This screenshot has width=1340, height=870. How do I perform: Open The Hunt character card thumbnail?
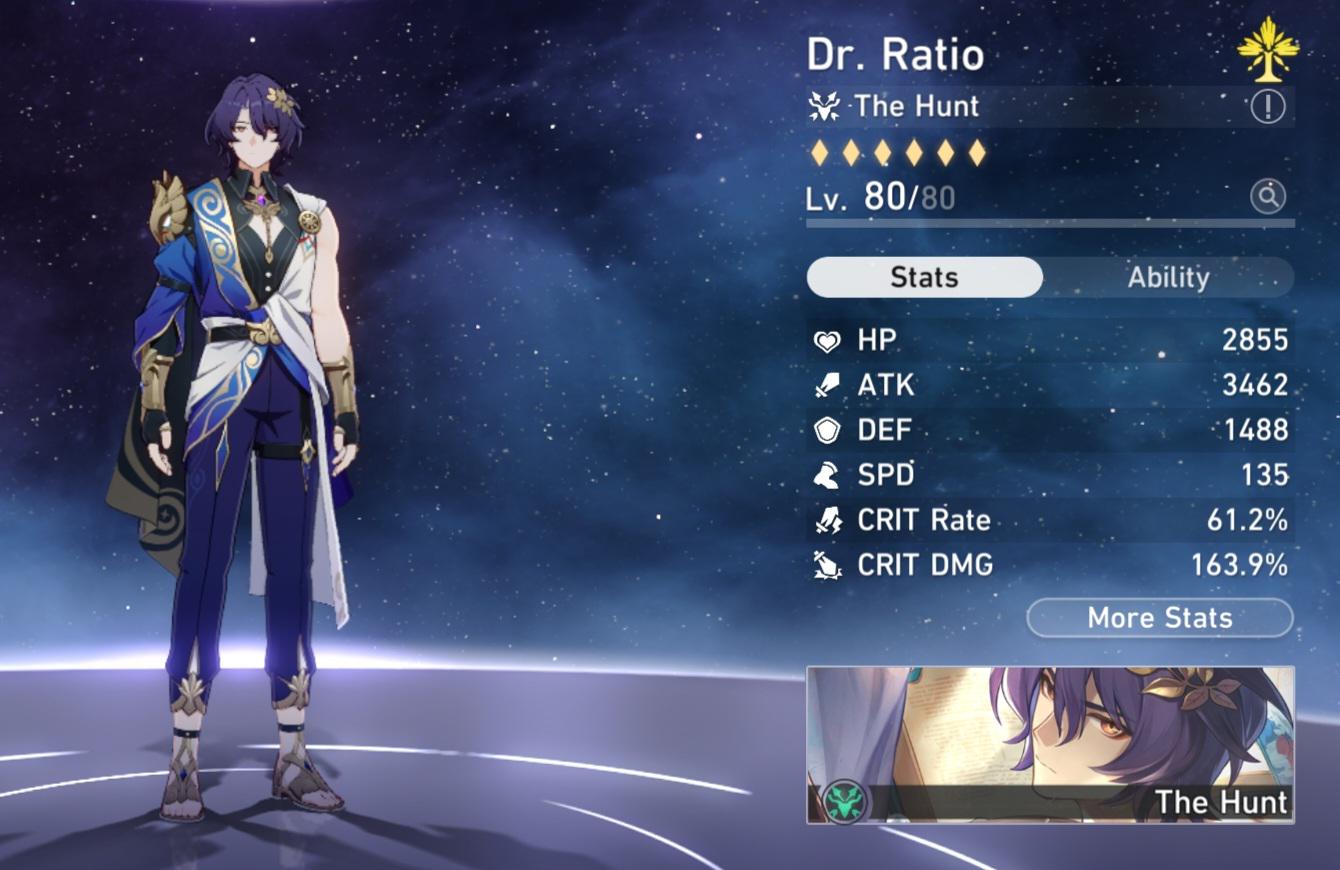1050,745
